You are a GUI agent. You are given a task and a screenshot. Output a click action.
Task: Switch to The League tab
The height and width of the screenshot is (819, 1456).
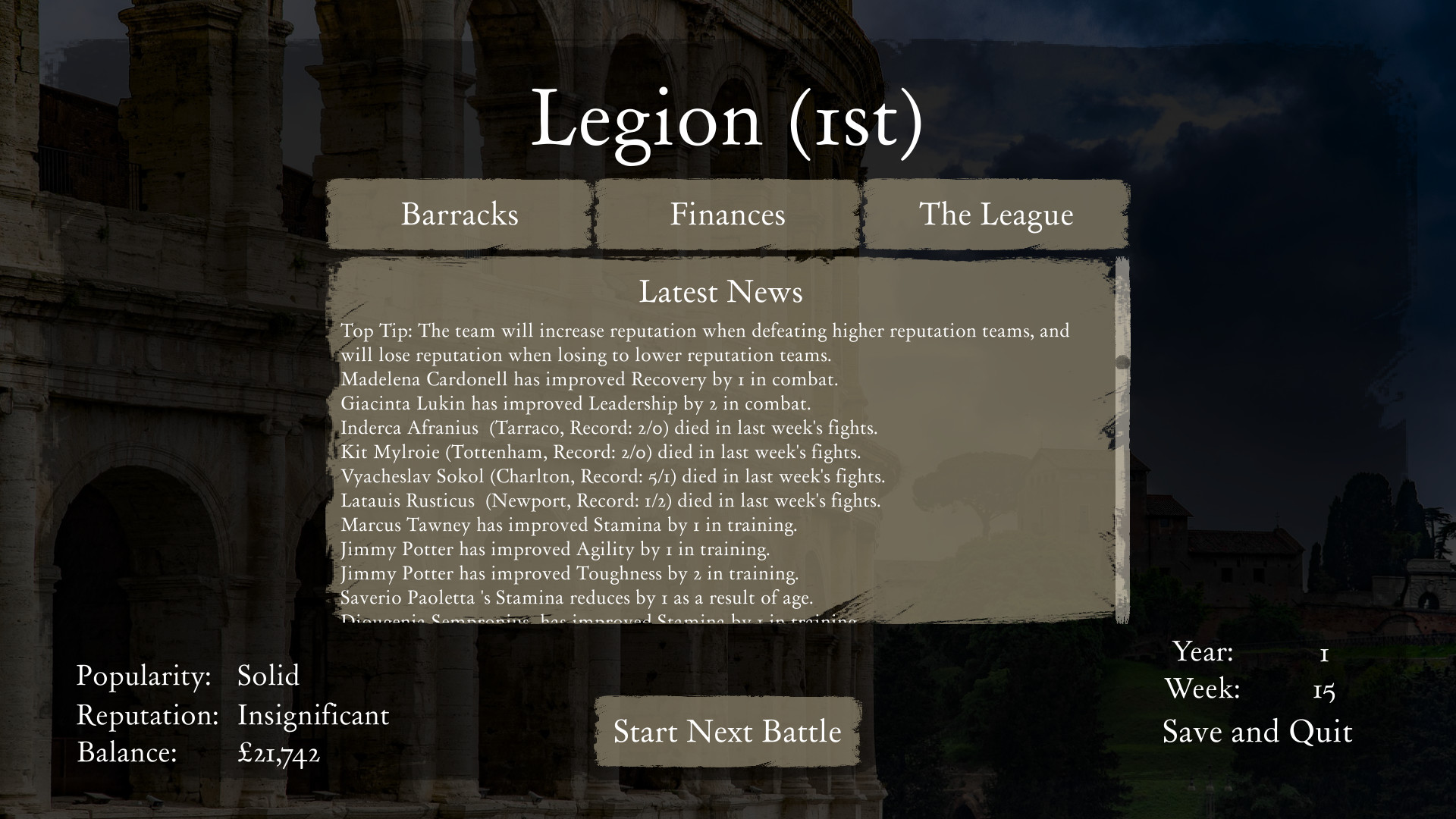point(996,215)
